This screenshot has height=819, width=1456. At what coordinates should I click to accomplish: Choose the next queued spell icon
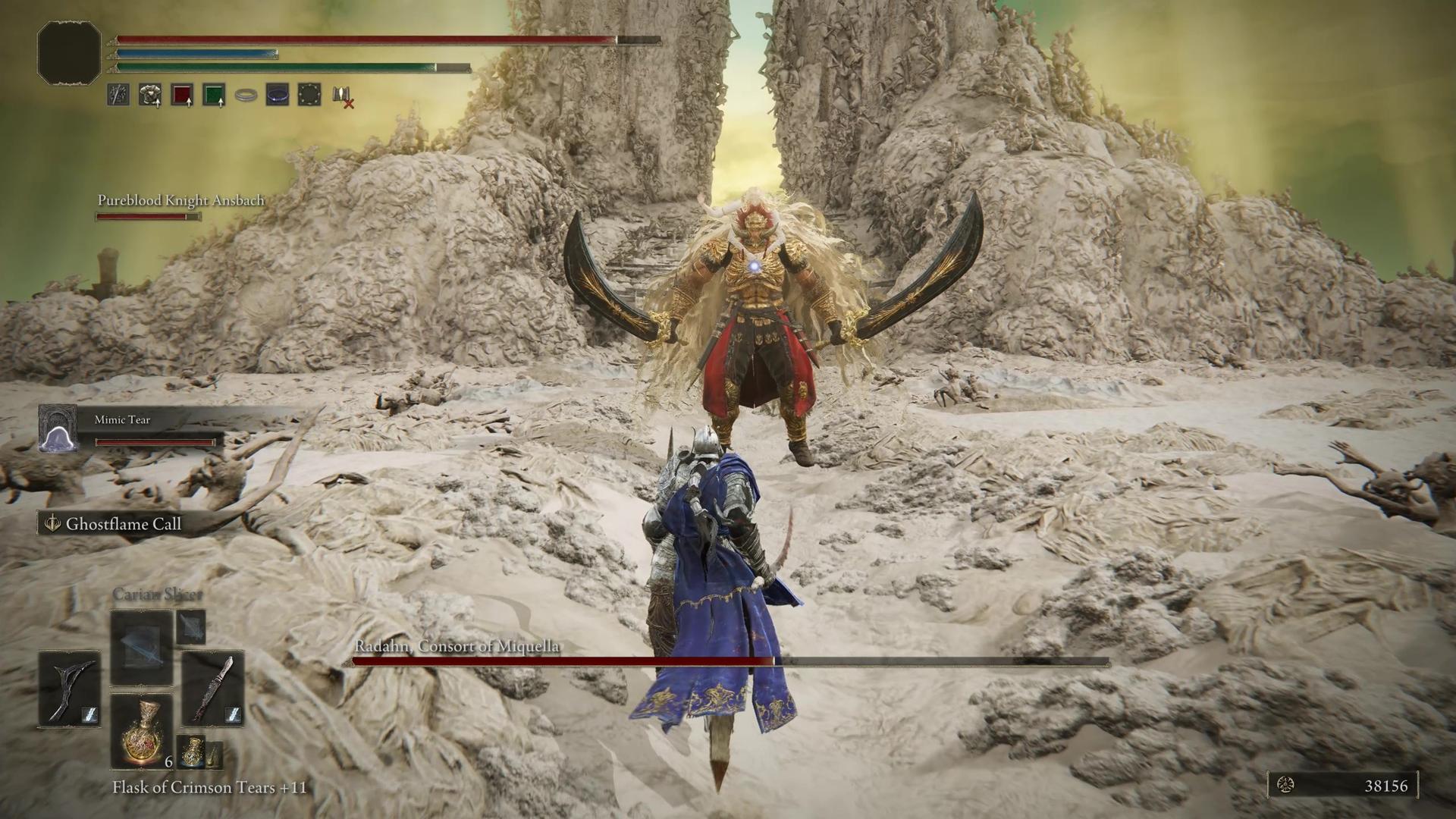(190, 627)
